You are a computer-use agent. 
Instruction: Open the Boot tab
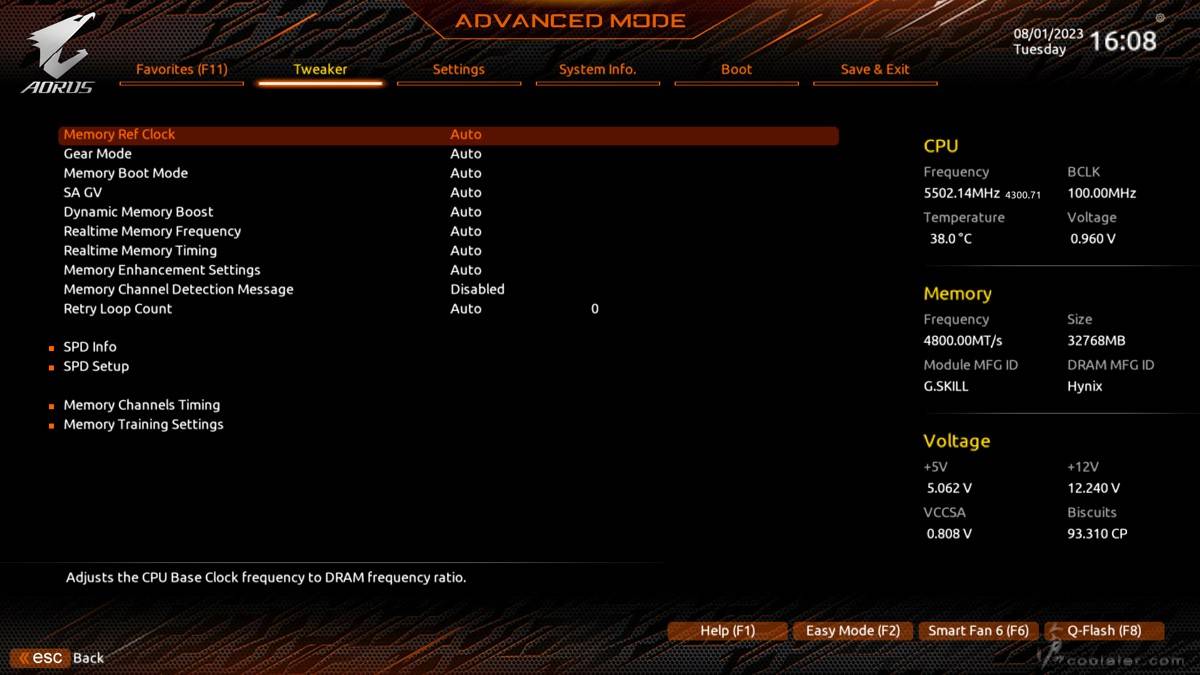pos(736,69)
